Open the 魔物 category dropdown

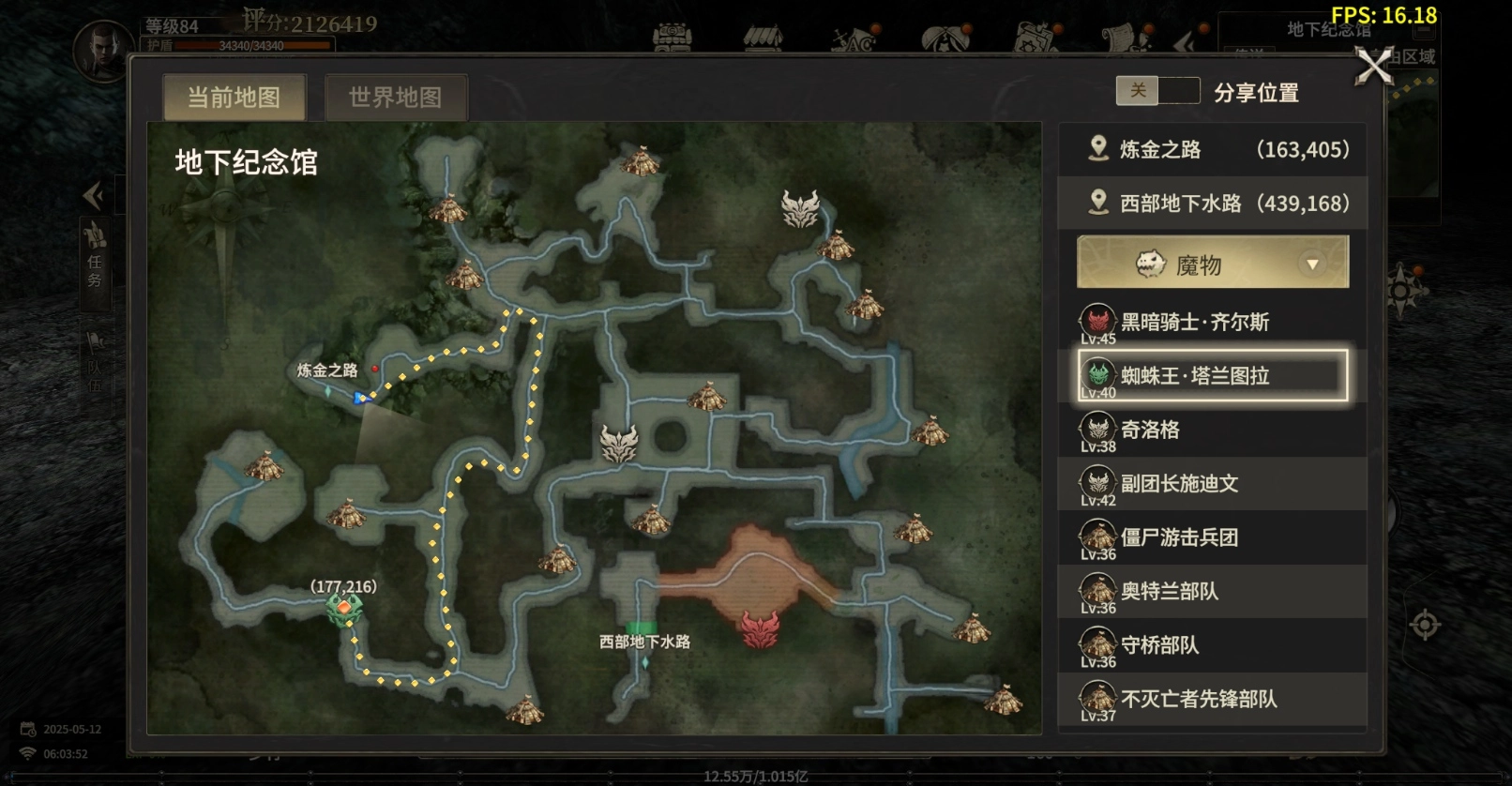pos(1213,263)
